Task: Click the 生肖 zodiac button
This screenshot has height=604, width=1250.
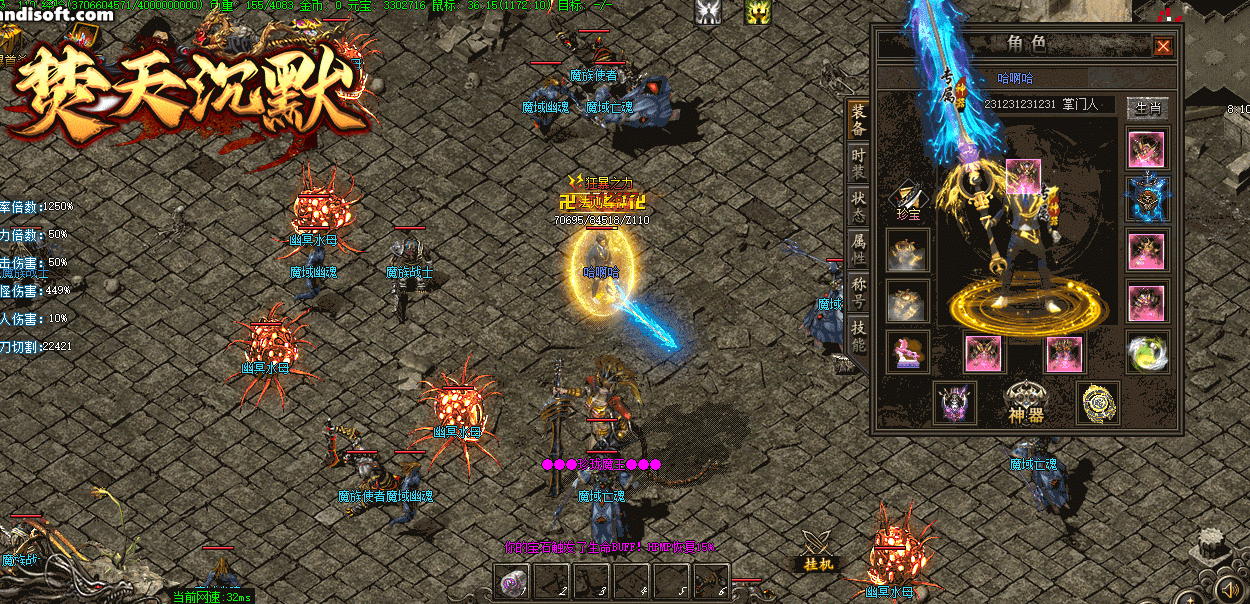Action: [1147, 107]
